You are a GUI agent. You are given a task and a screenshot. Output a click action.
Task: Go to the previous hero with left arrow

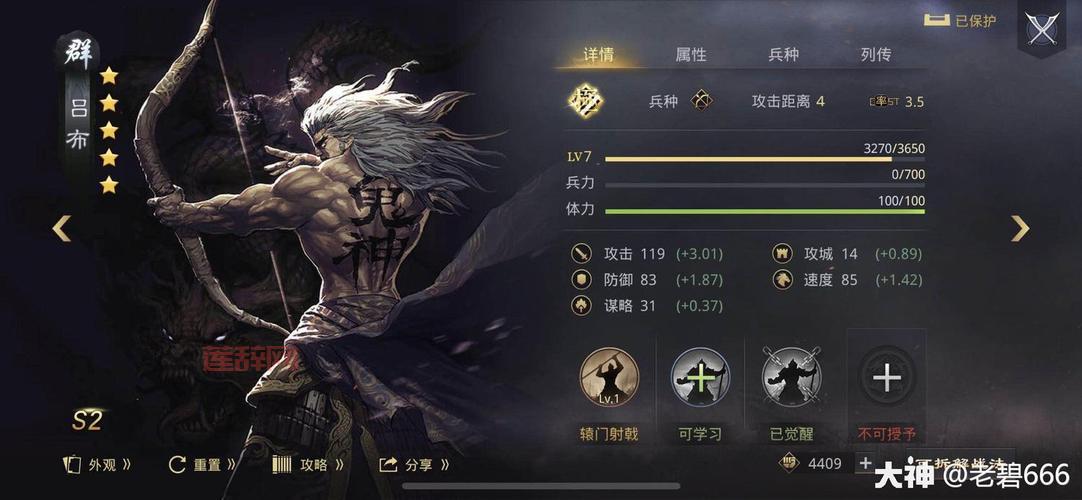62,229
